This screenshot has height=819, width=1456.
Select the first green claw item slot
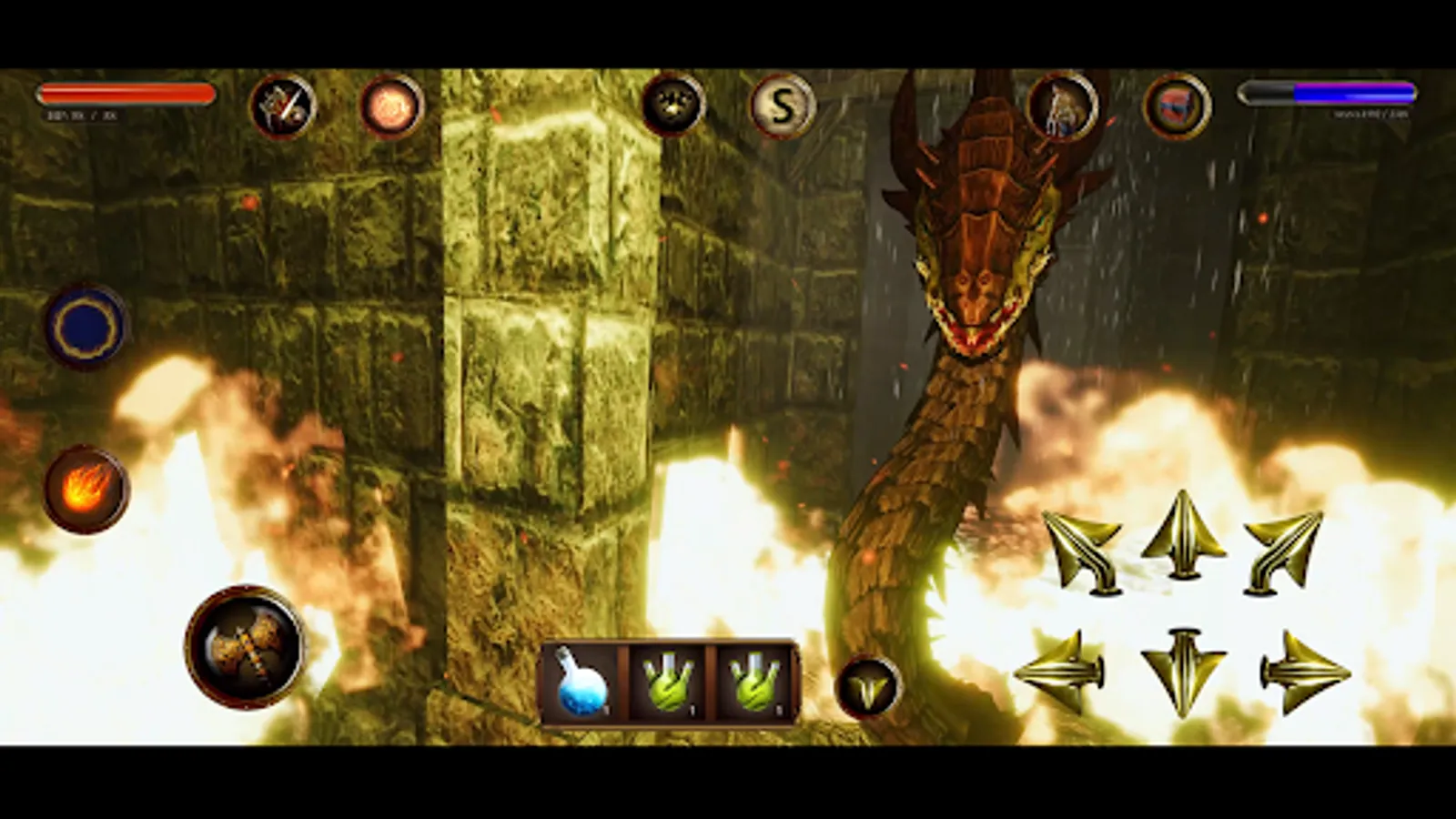pyautogui.click(x=667, y=684)
